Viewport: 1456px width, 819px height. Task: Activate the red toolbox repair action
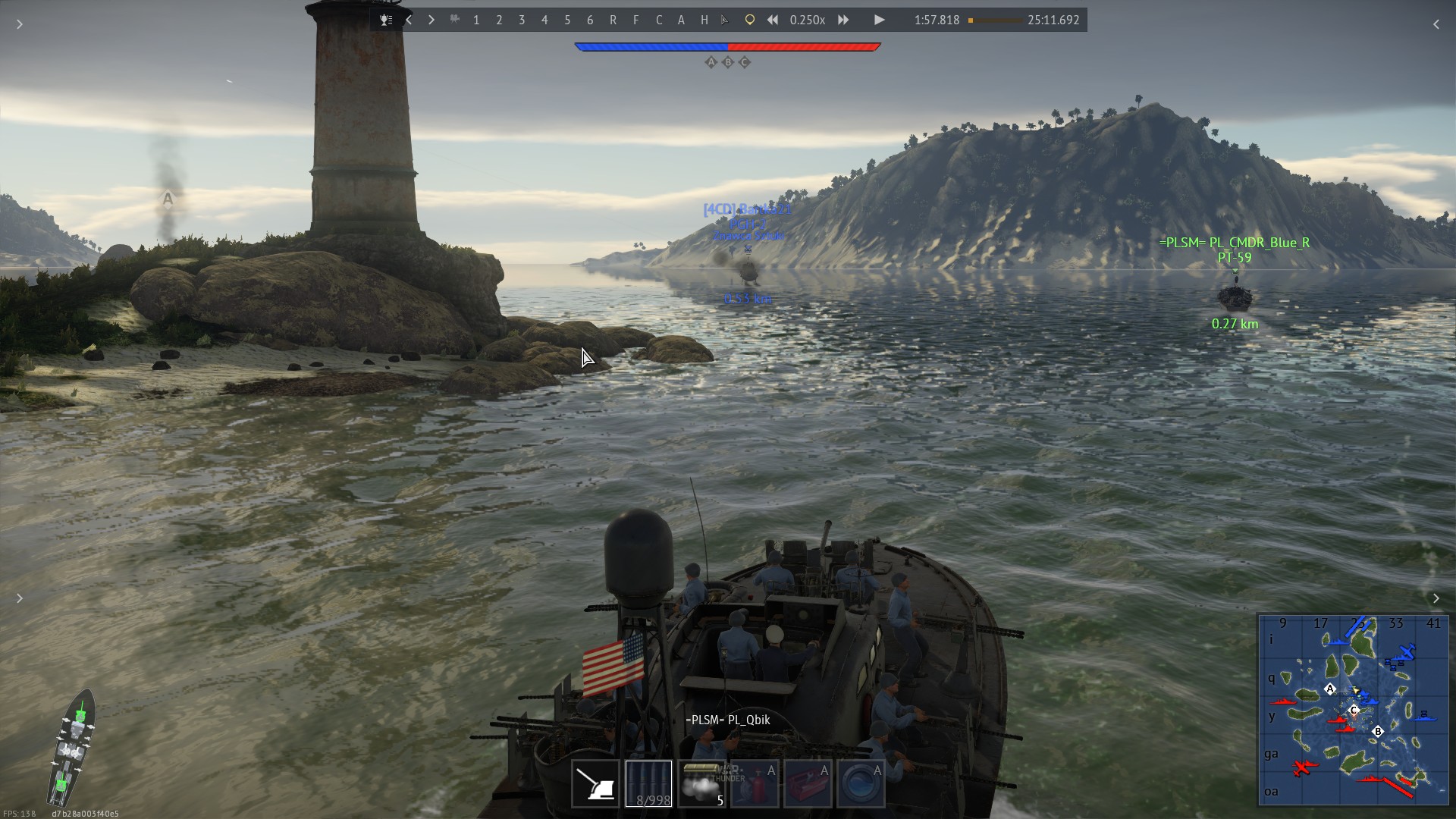[808, 784]
